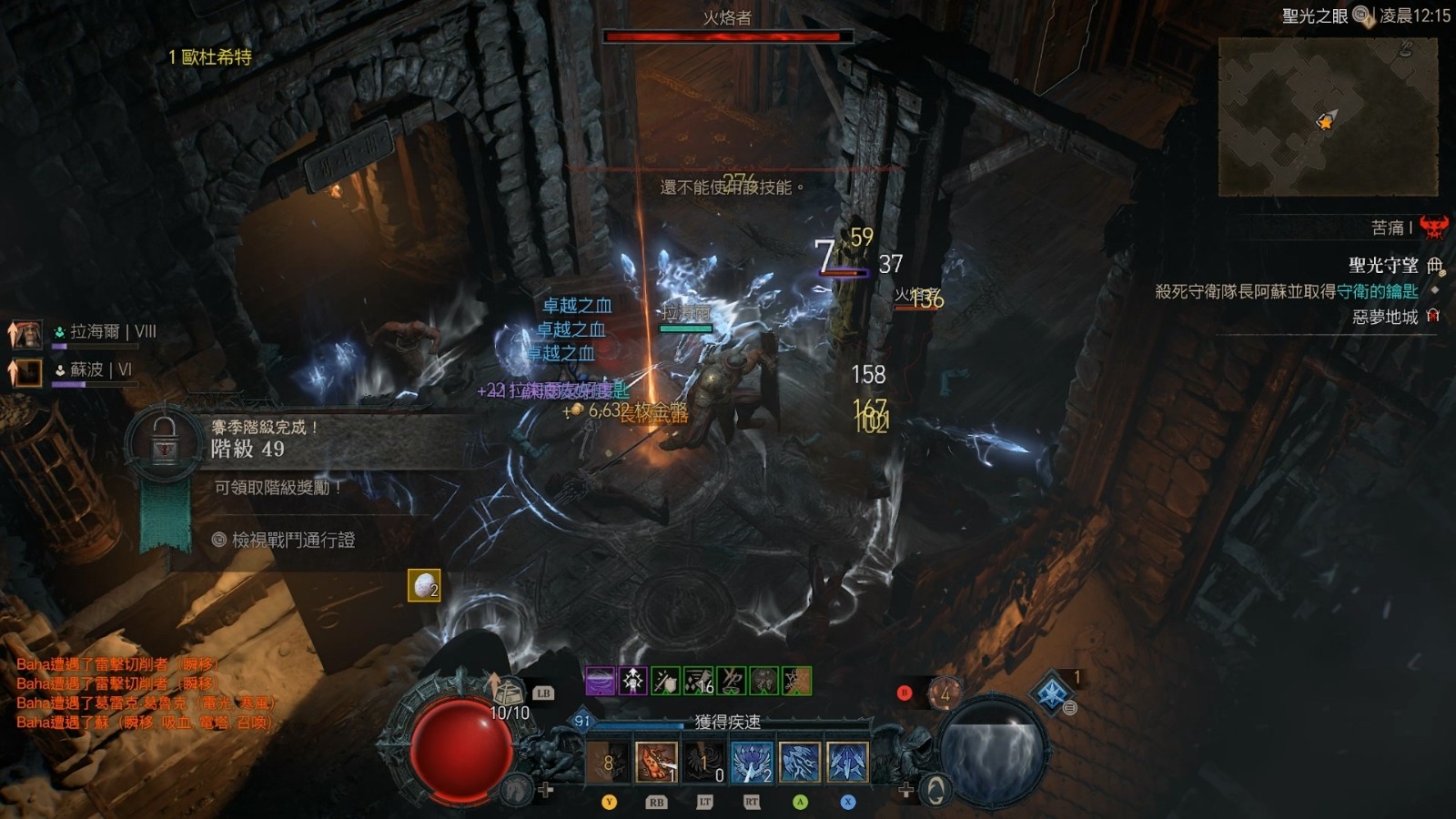Select the white egg item slot
Screen dimensions: 1456x819
click(424, 586)
